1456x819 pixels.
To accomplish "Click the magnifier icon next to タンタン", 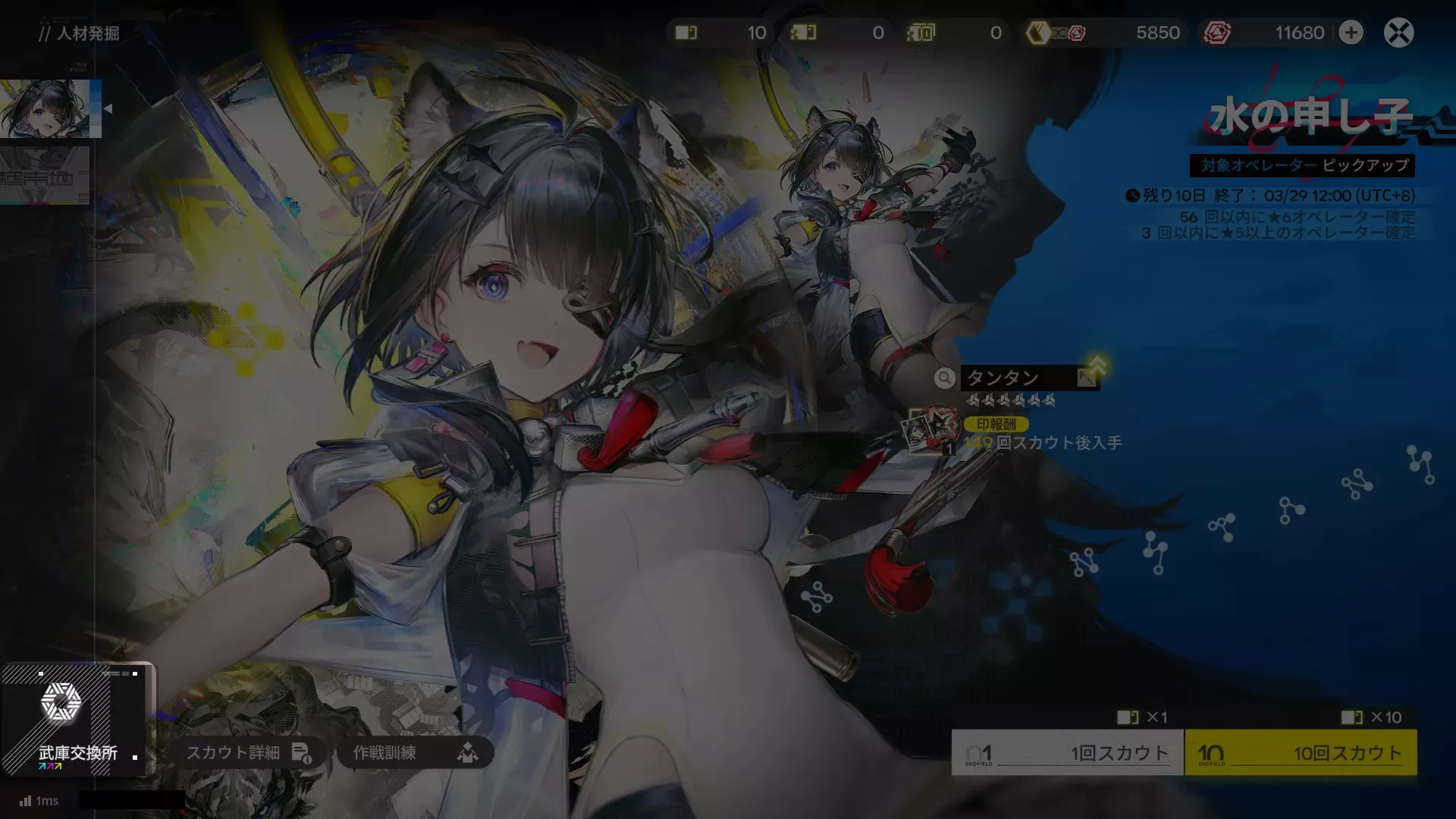I will click(944, 378).
